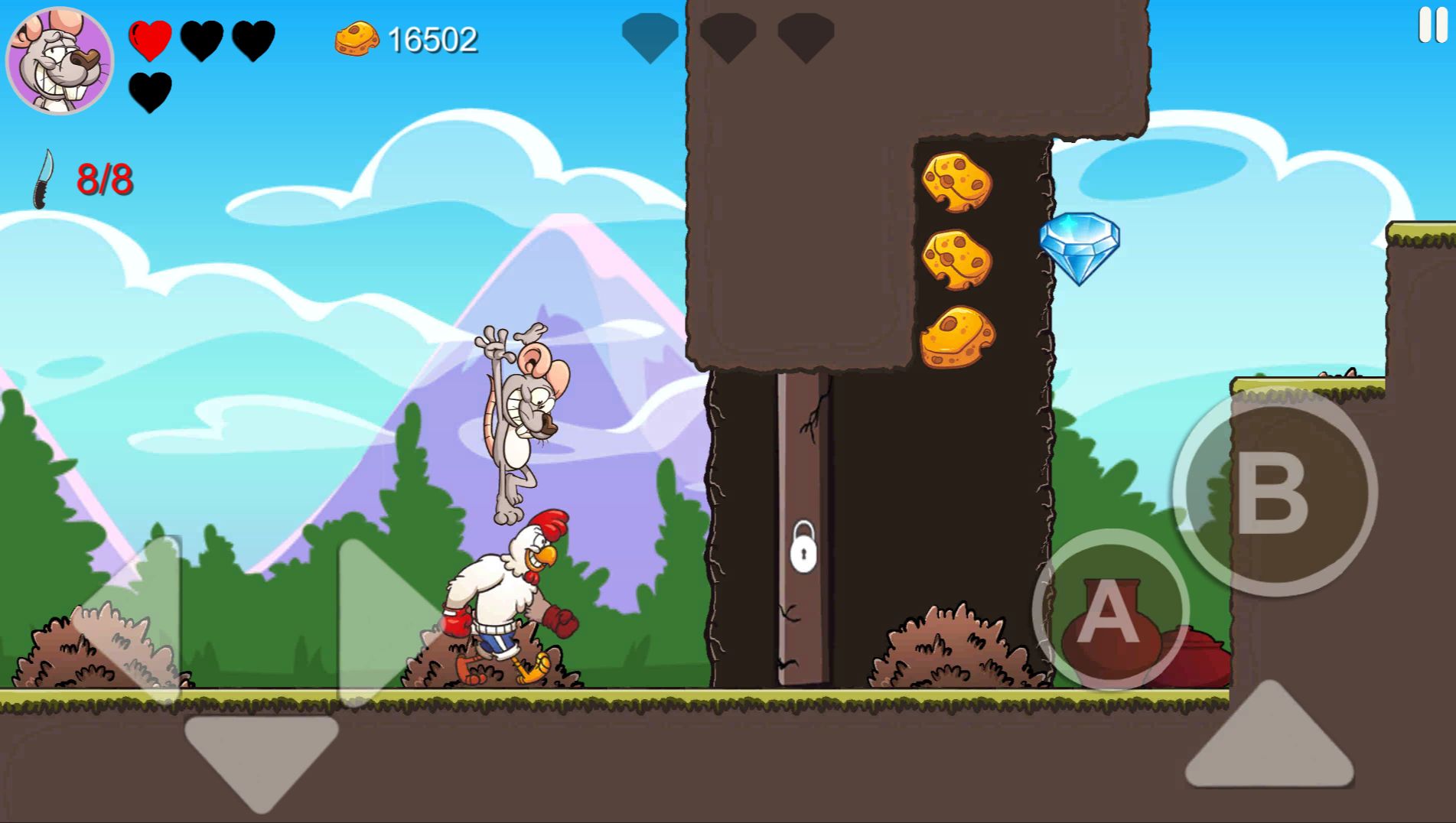Tap the B action button
Image resolution: width=1456 pixels, height=823 pixels.
pos(1274,492)
